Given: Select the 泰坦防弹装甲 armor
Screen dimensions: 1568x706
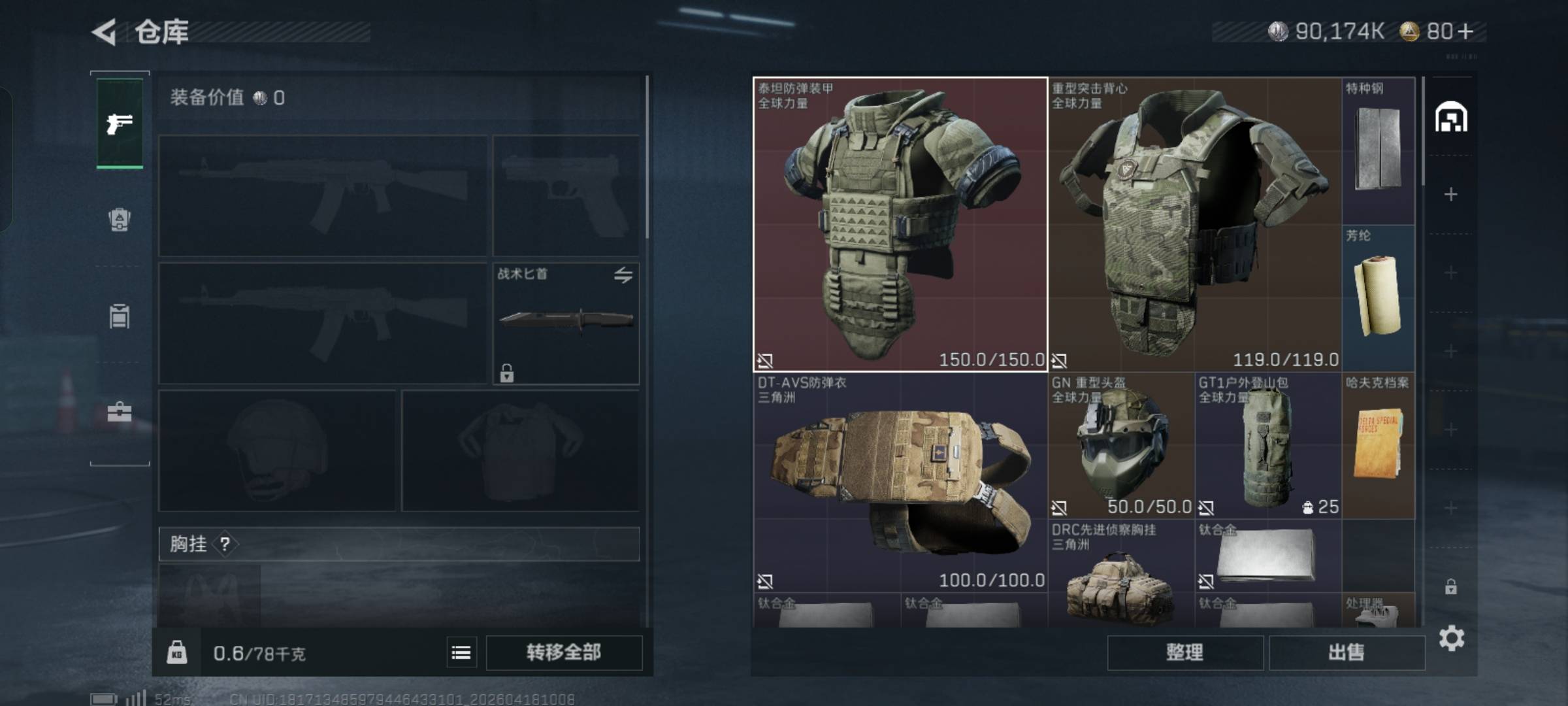Looking at the screenshot, I should (x=900, y=224).
